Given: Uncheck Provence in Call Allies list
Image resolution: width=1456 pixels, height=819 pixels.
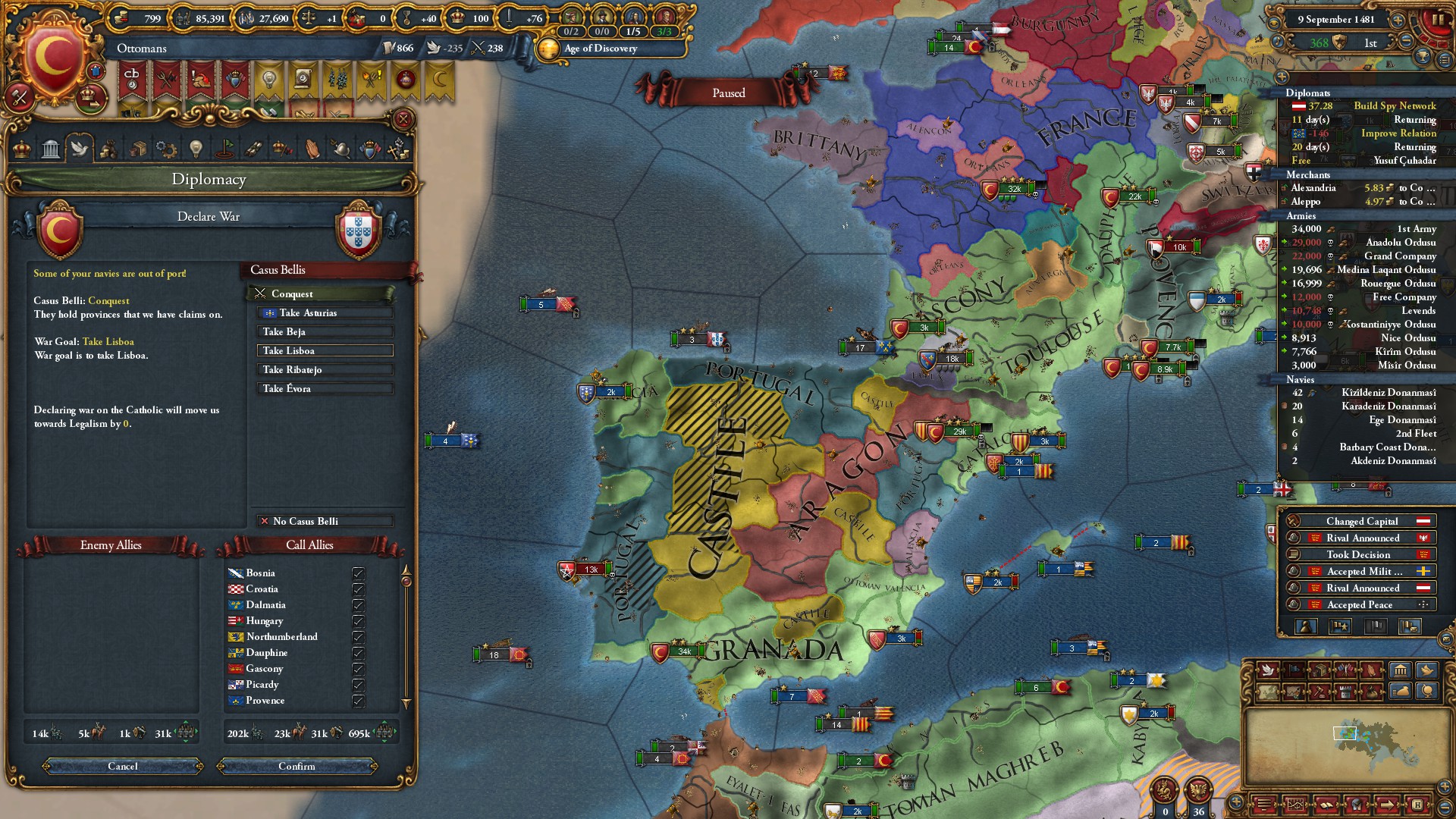Looking at the screenshot, I should pyautogui.click(x=358, y=701).
